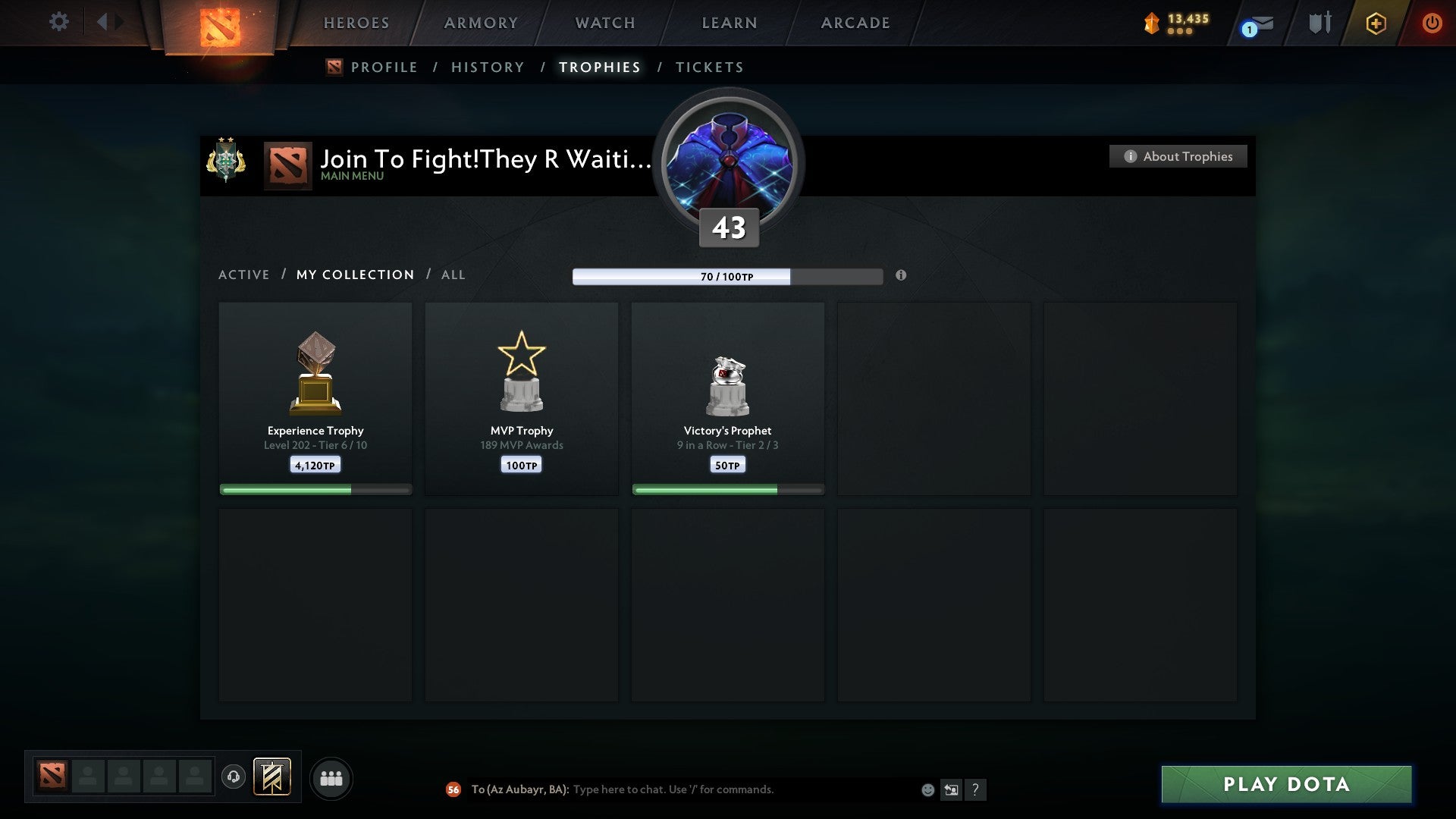Screen dimensions: 1456x819
Task: Click the emoticon smiley in the chat bar
Action: click(927, 789)
